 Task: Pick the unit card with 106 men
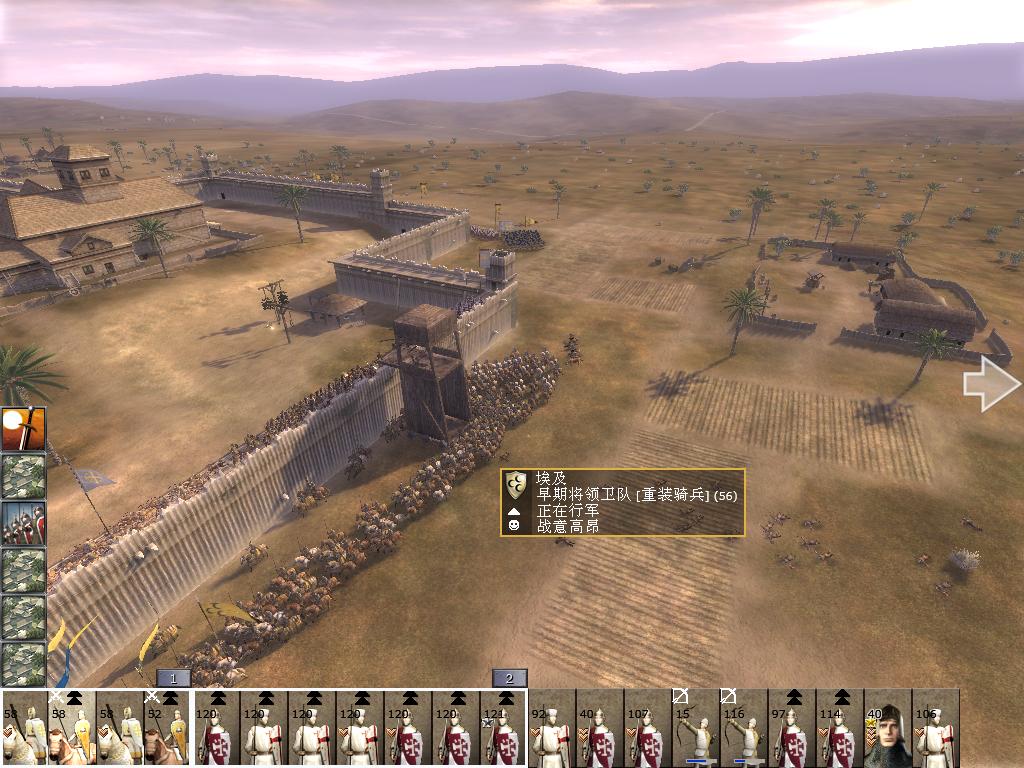935,727
